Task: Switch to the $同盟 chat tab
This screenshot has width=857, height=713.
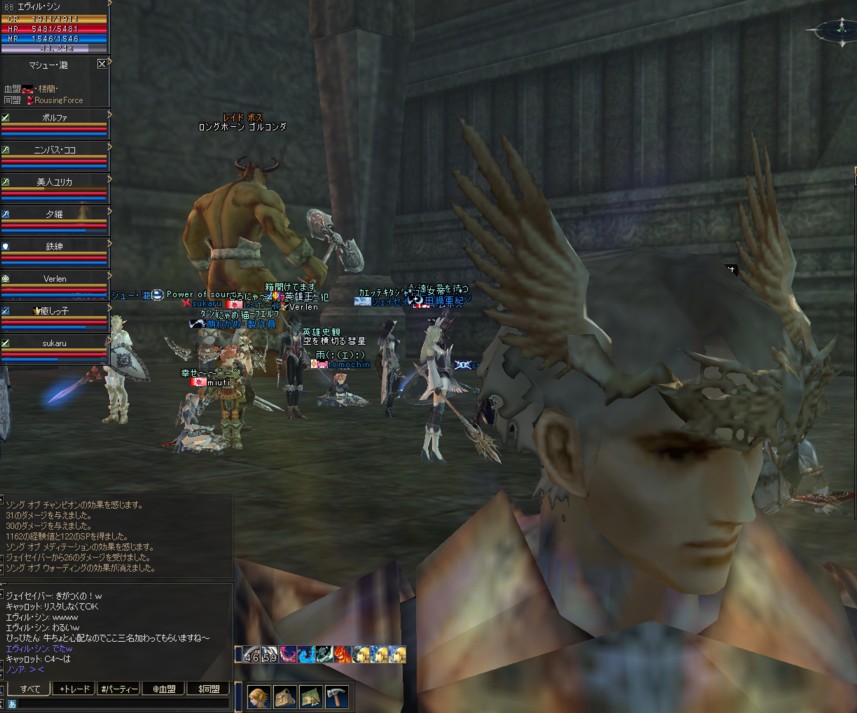Action: tap(208, 689)
